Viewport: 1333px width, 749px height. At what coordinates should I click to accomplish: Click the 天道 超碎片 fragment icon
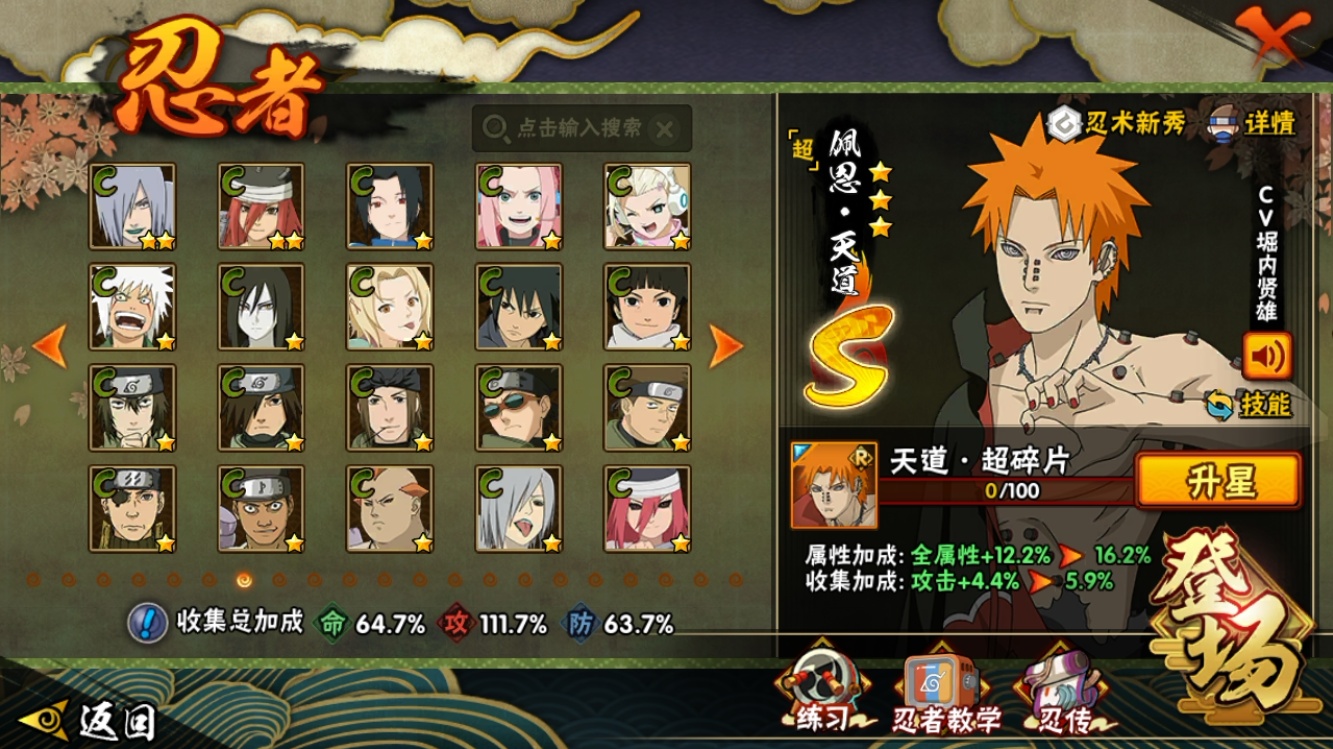click(x=833, y=485)
